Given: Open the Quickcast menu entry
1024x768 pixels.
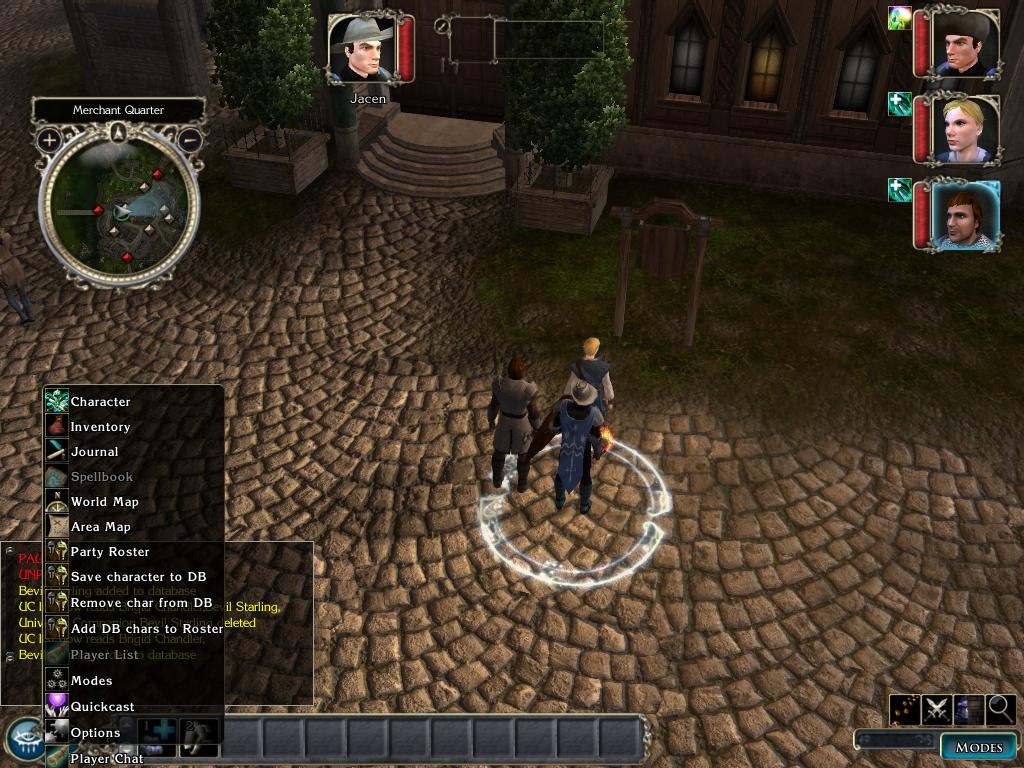Looking at the screenshot, I should (x=102, y=707).
